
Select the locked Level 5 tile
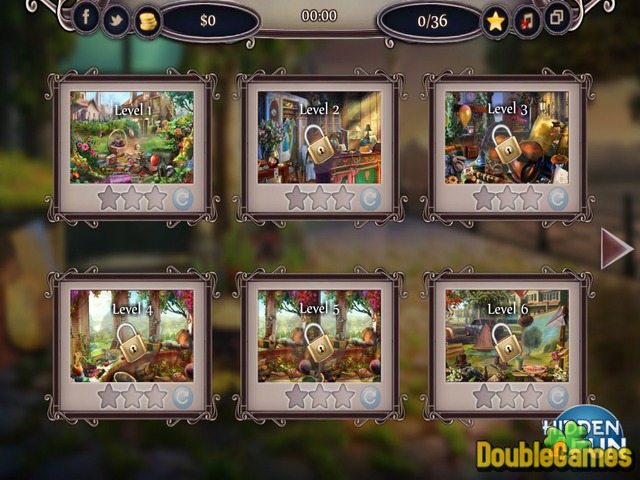click(320, 336)
